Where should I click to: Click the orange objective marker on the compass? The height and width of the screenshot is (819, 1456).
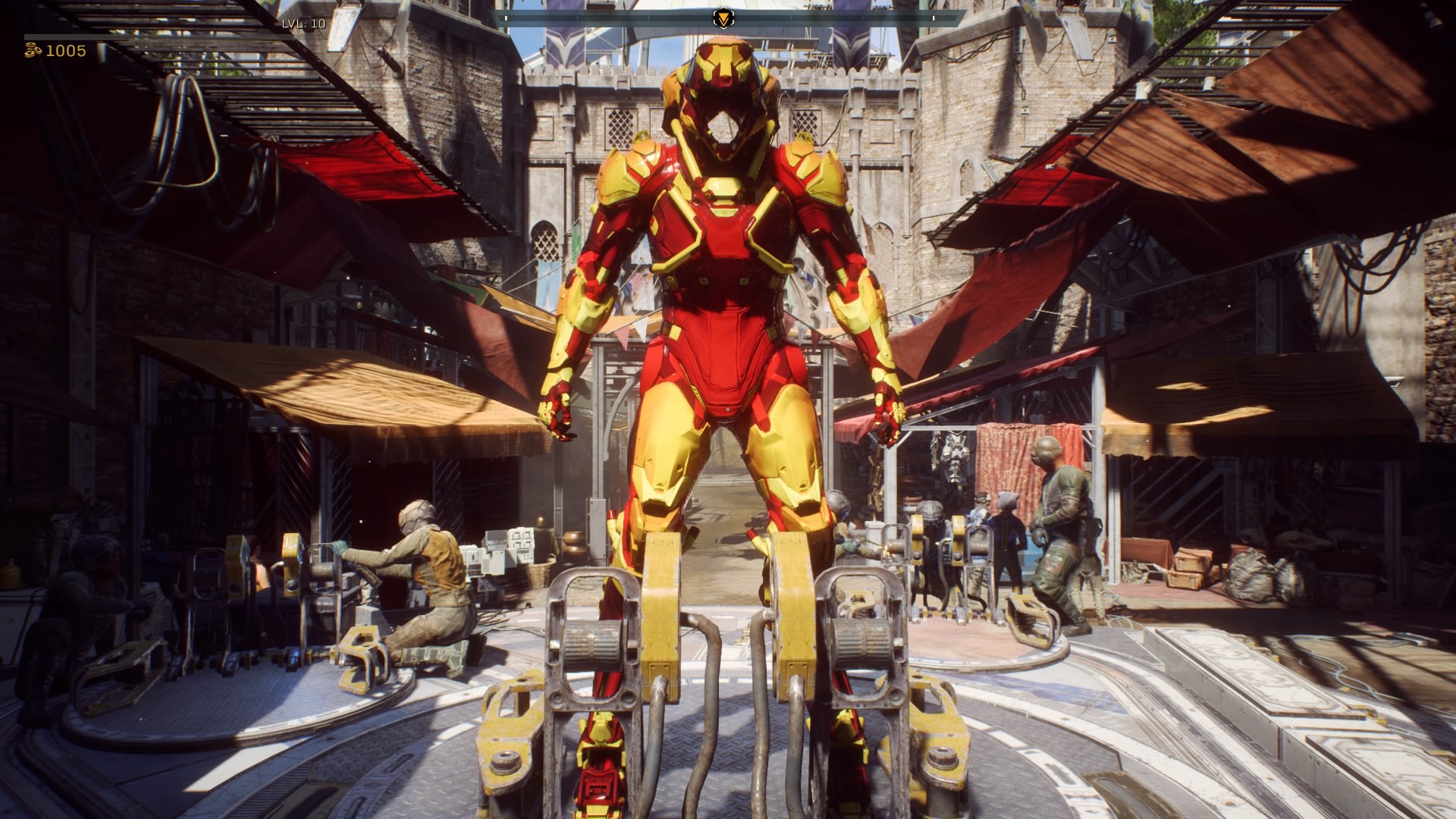(x=724, y=17)
